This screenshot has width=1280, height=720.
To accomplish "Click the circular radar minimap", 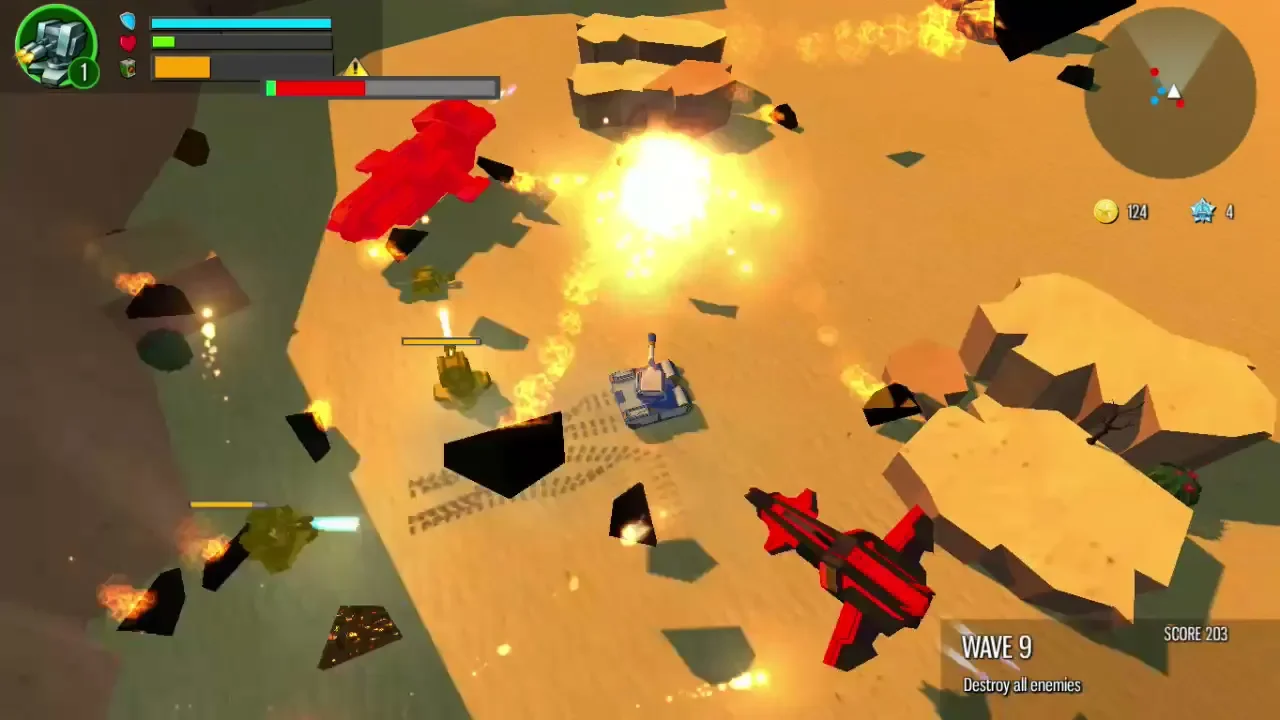I will point(1170,93).
